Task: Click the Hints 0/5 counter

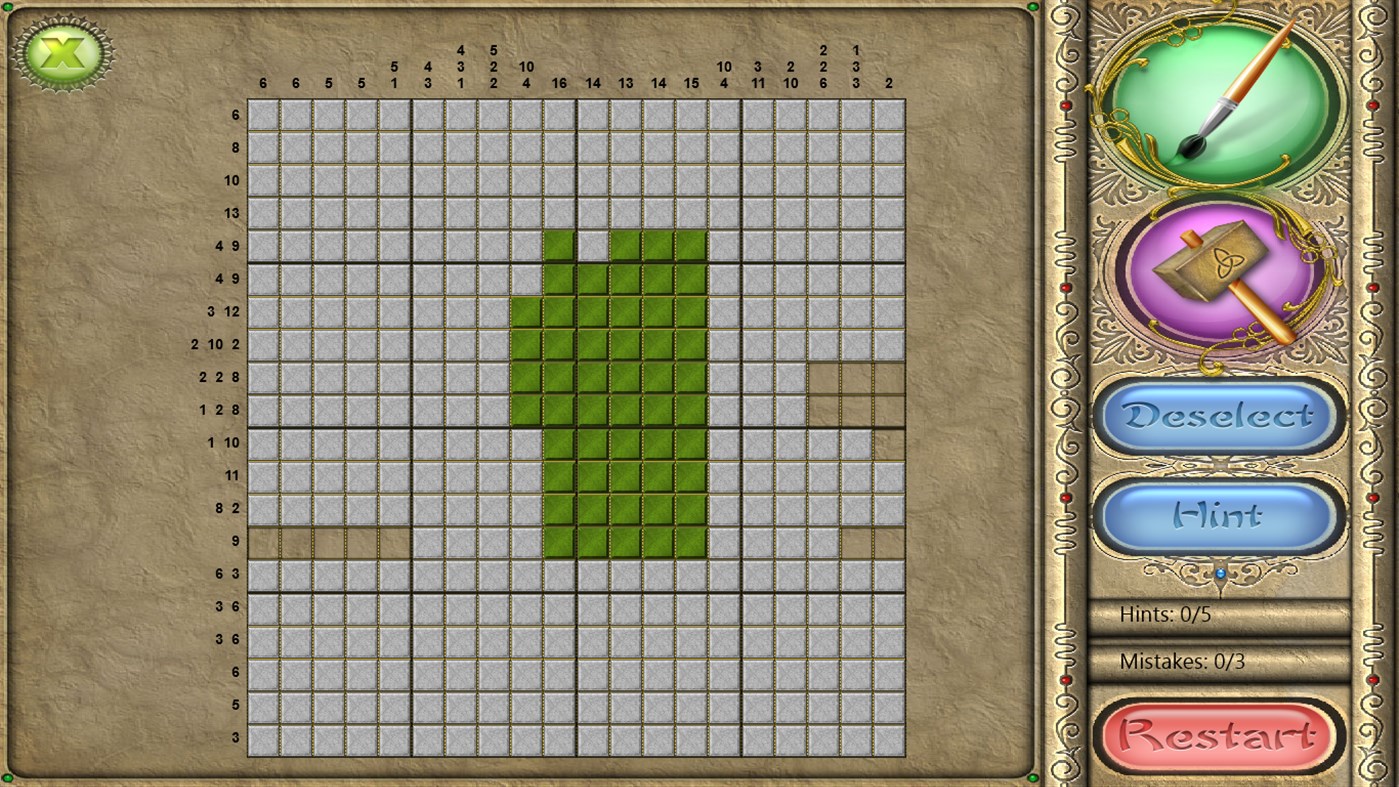Action: pyautogui.click(x=1168, y=614)
